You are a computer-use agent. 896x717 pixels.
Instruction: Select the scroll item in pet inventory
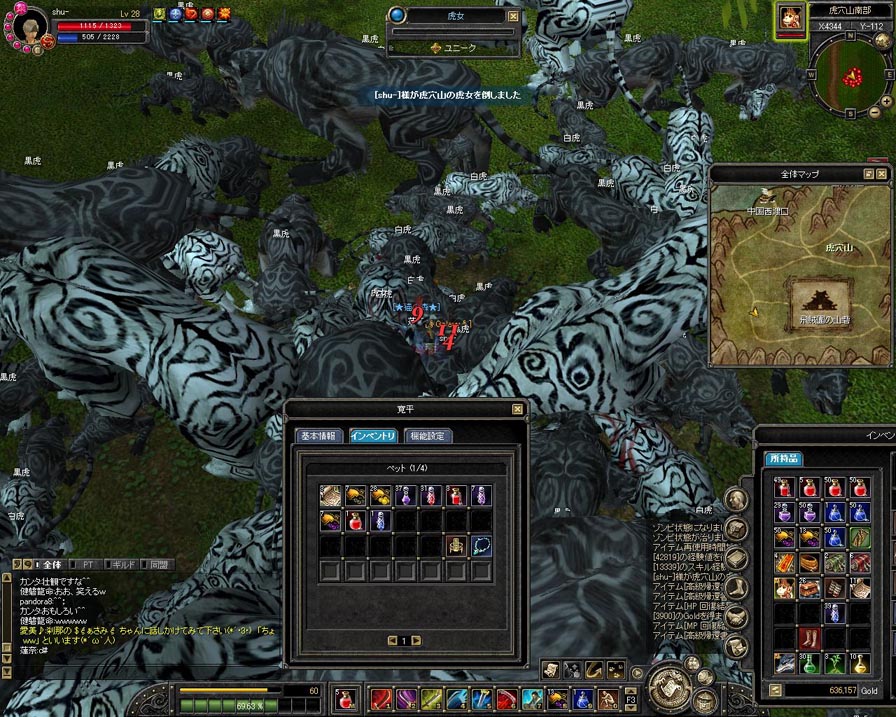331,495
